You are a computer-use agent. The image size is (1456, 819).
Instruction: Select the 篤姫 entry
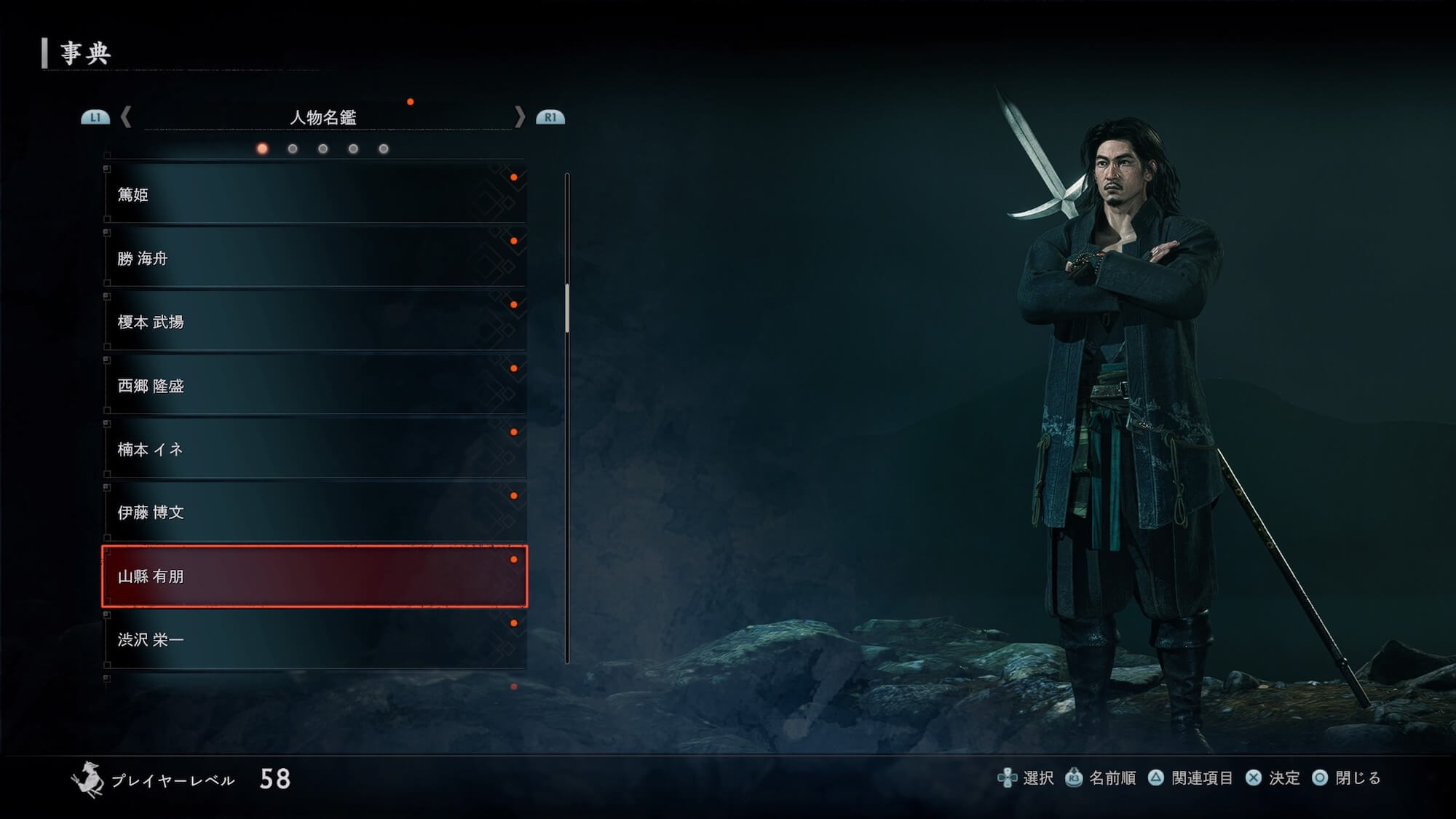point(314,194)
